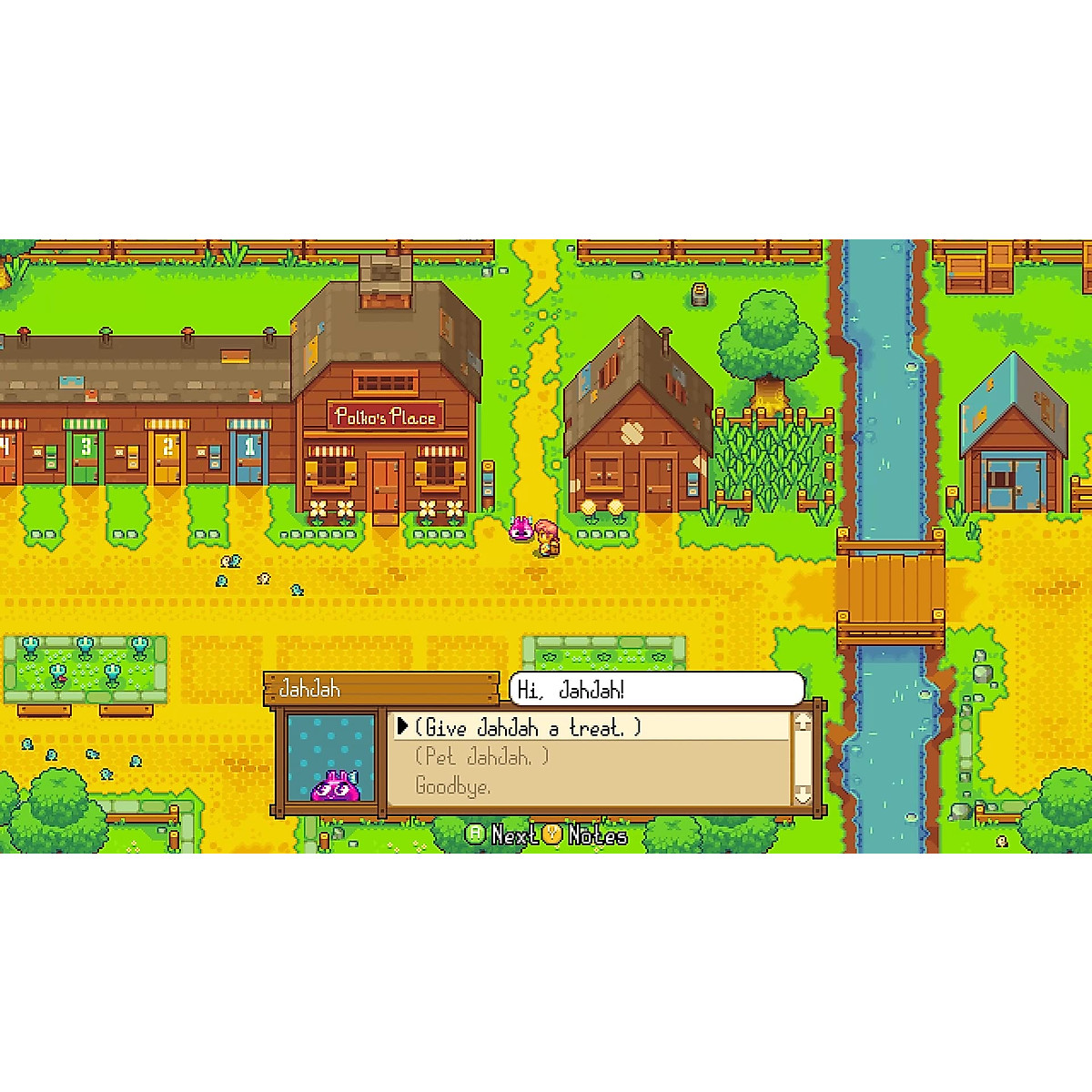Screen dimensions: 1092x1092
Task: Click the dialogue list's down scroll arrow
Action: coord(803,794)
